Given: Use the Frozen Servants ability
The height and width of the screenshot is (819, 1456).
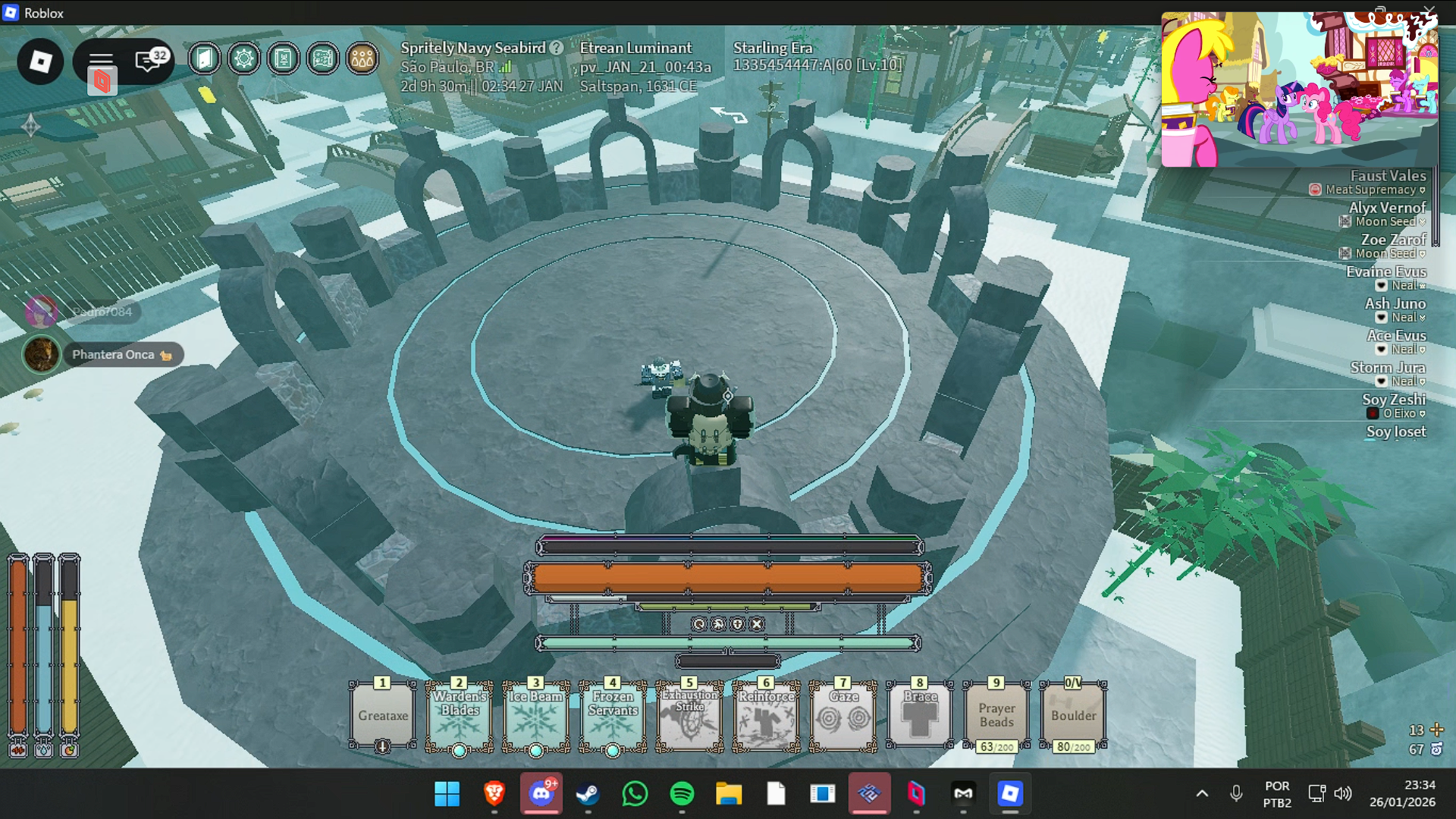Looking at the screenshot, I should pyautogui.click(x=613, y=715).
